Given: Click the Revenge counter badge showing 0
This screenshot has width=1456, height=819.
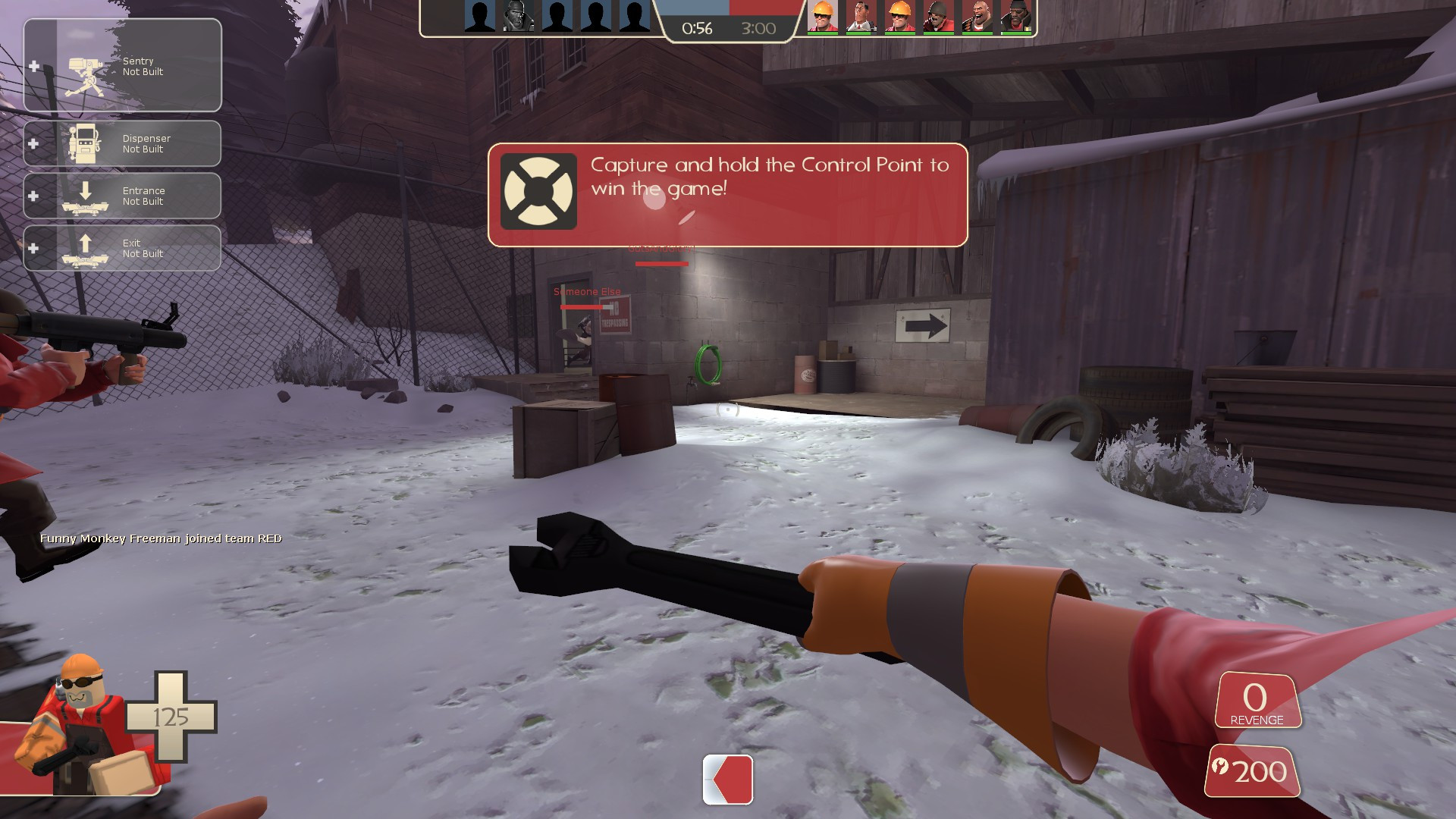Looking at the screenshot, I should (1257, 698).
